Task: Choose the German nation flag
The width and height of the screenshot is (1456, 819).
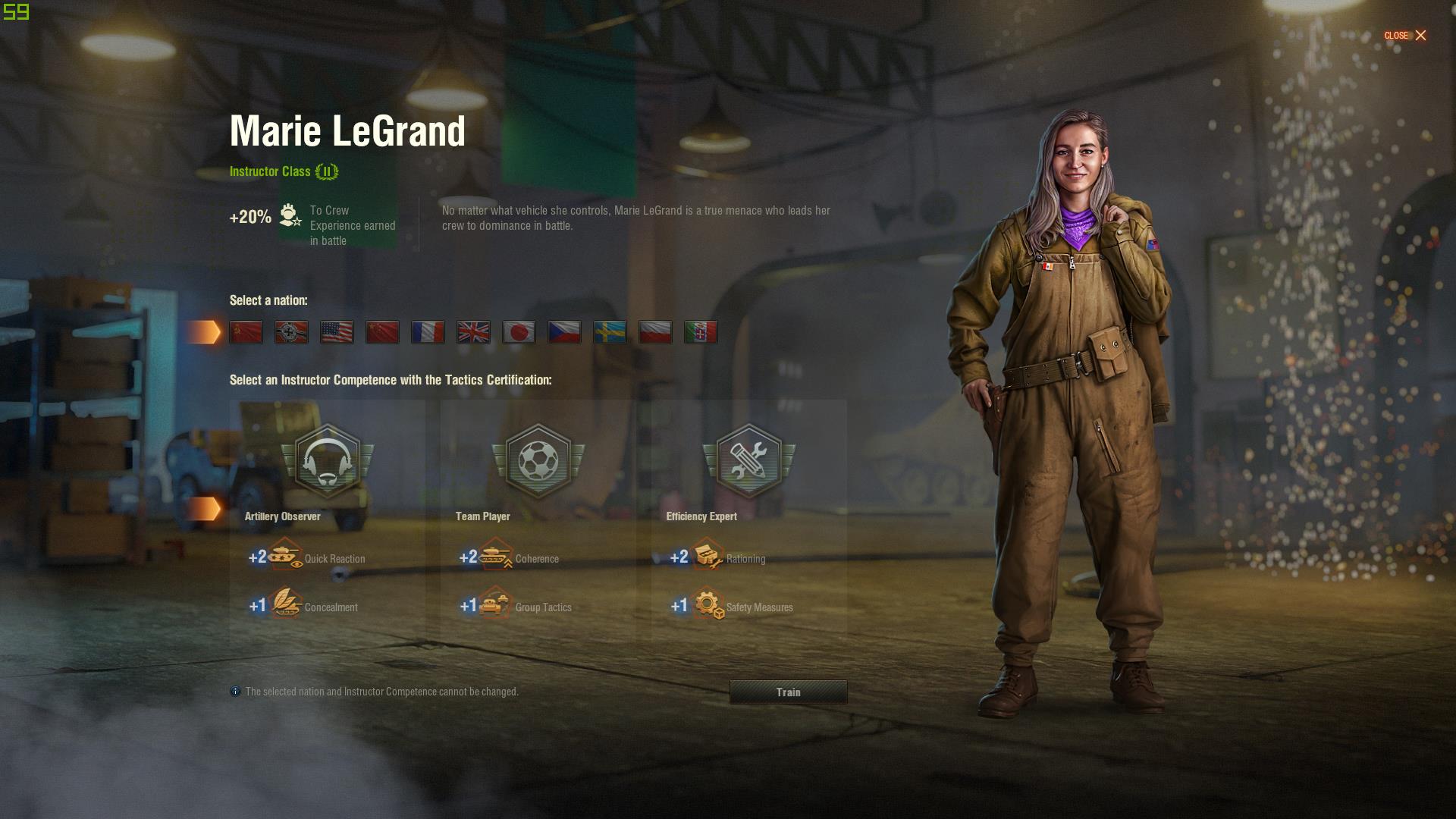Action: click(291, 332)
